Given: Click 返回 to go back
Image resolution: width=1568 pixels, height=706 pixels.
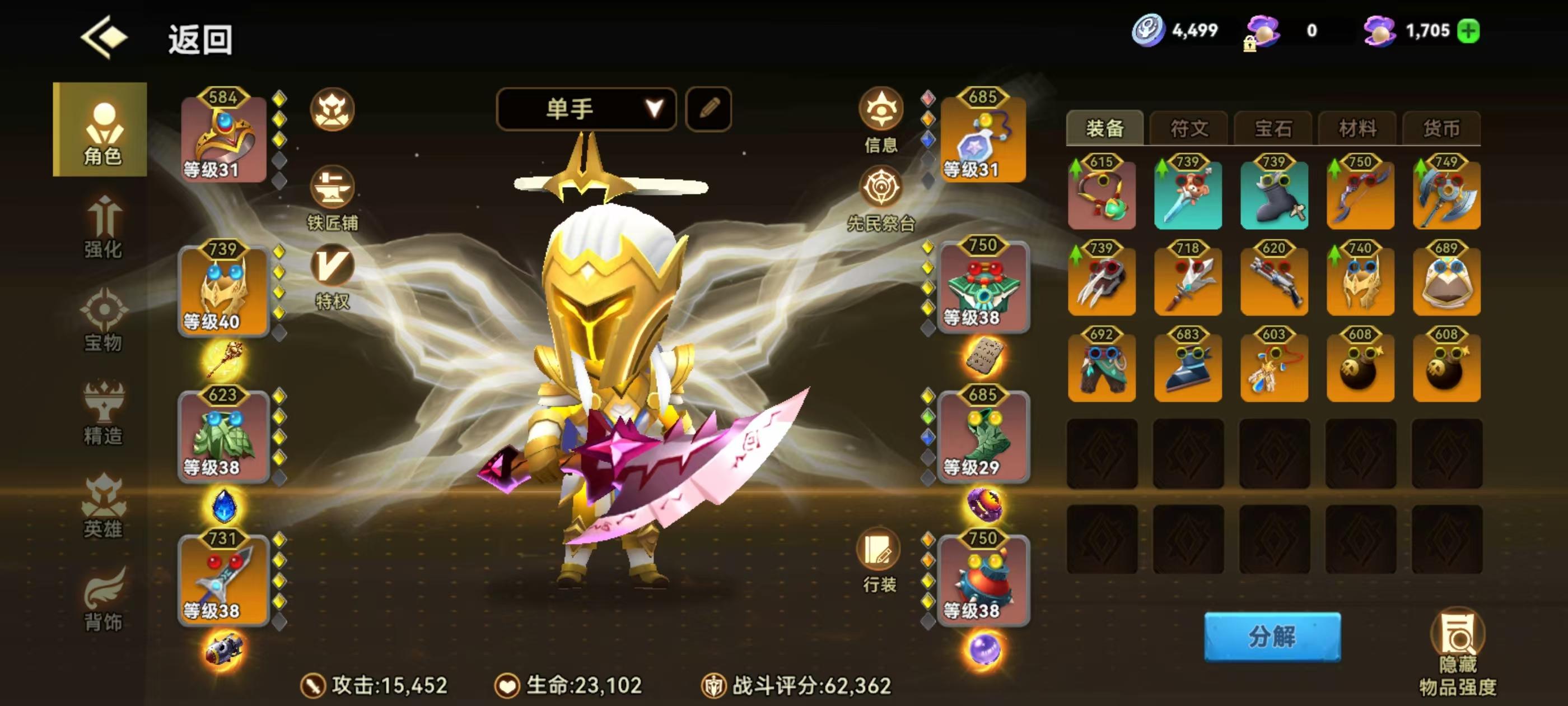Looking at the screenshot, I should tap(198, 41).
